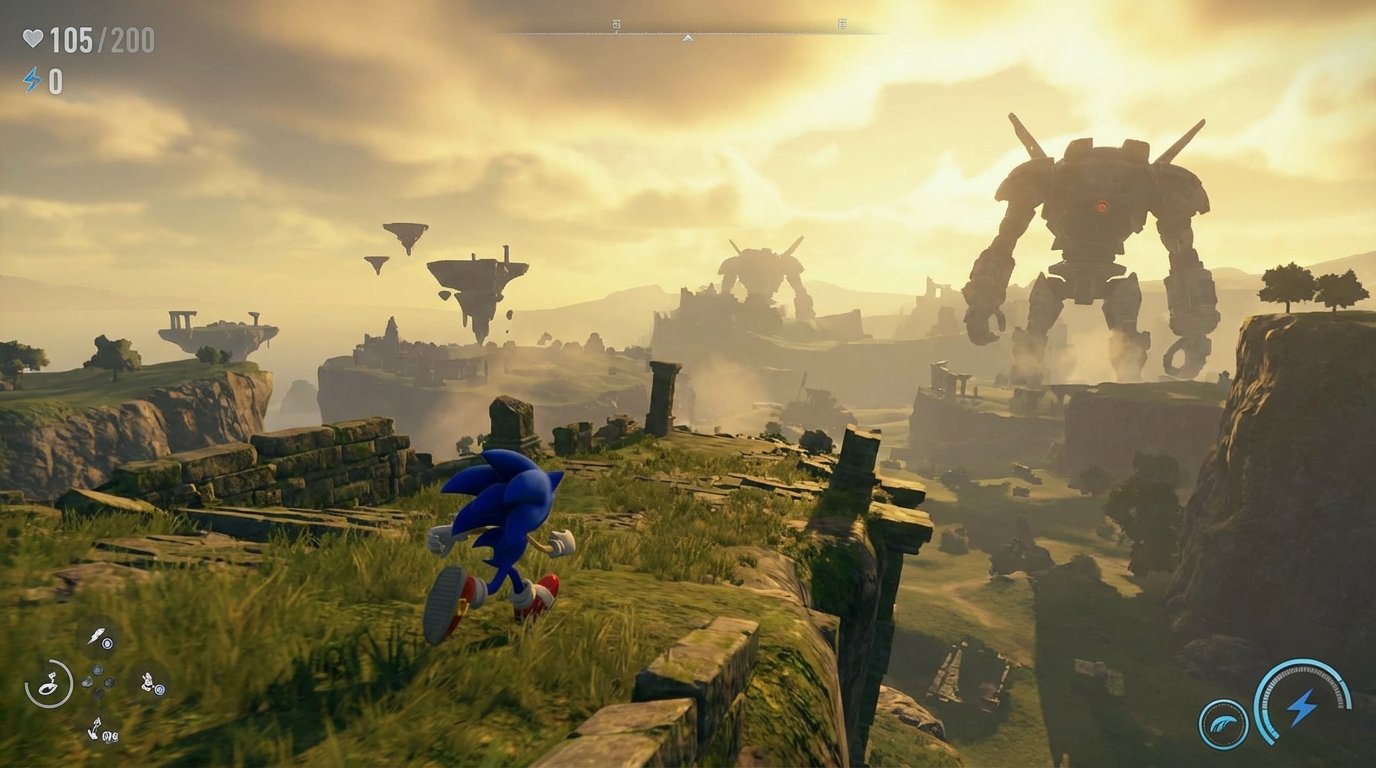Click the lightning dash skill icon
1376x768 pixels.
coord(96,635)
